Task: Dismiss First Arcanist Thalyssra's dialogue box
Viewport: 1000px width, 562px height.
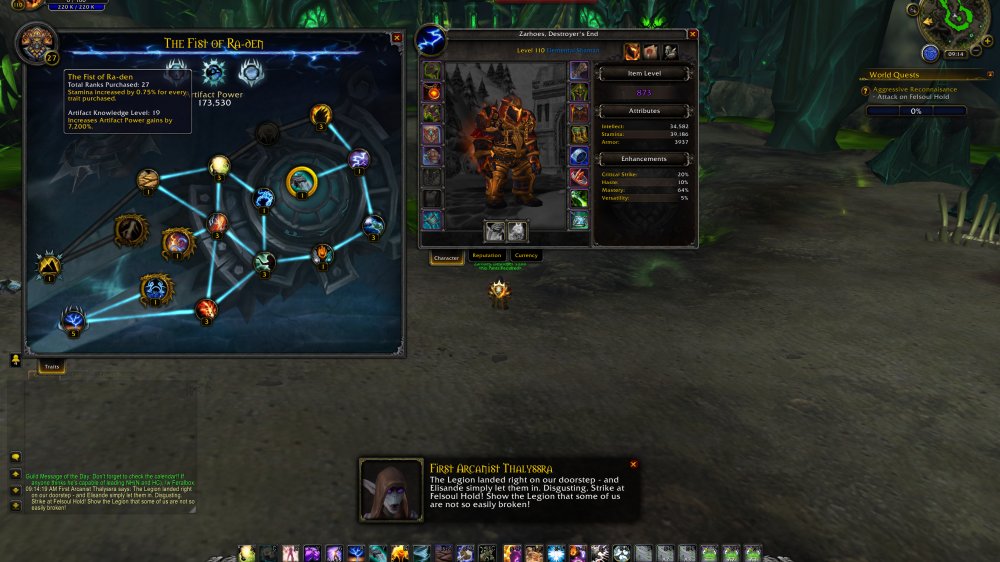Action: click(x=633, y=464)
